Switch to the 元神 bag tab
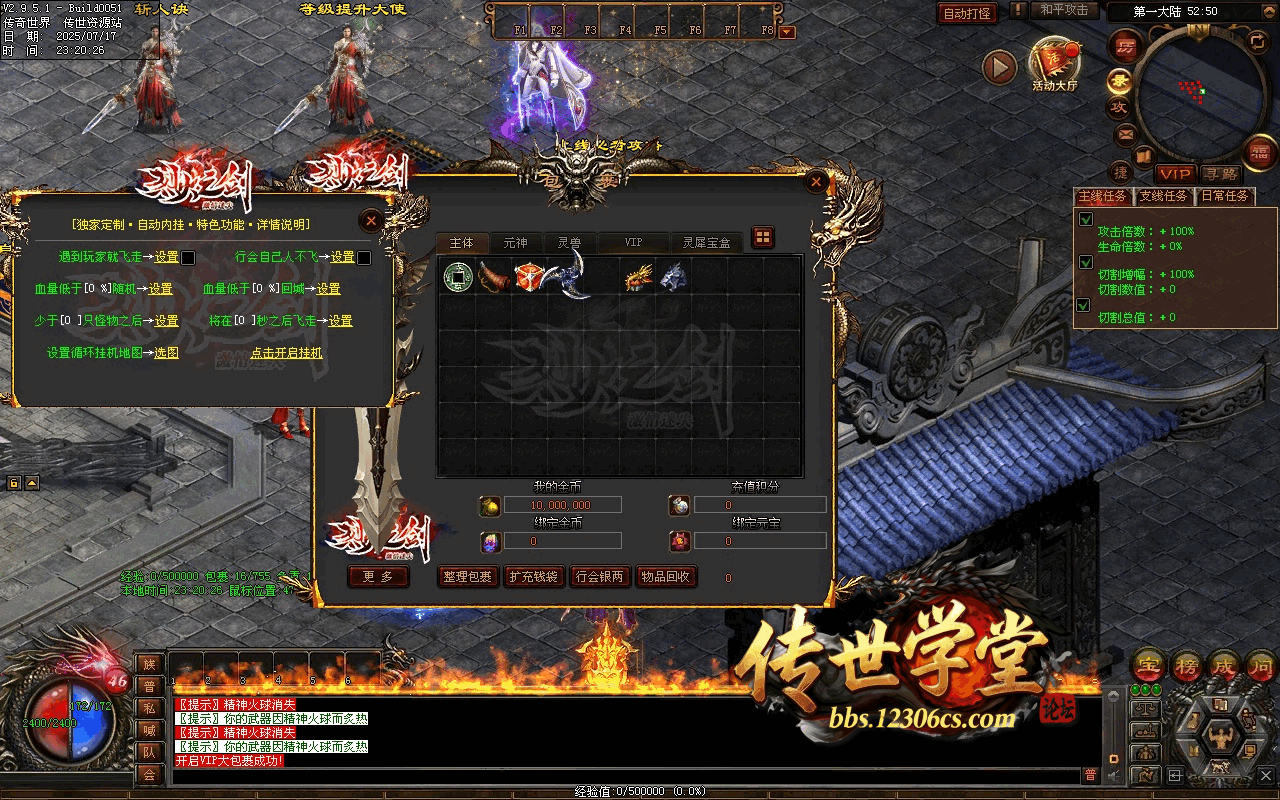 pos(515,243)
